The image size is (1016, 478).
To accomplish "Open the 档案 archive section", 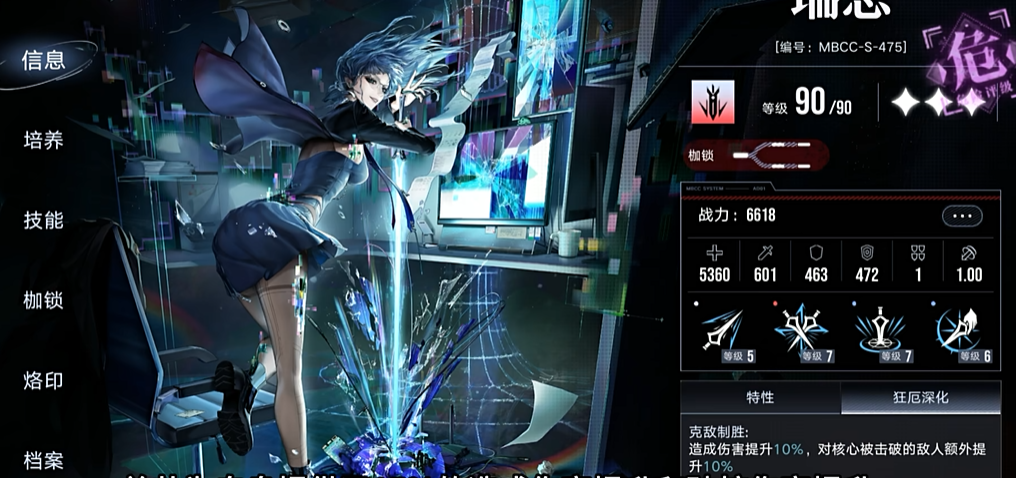I will point(44,460).
